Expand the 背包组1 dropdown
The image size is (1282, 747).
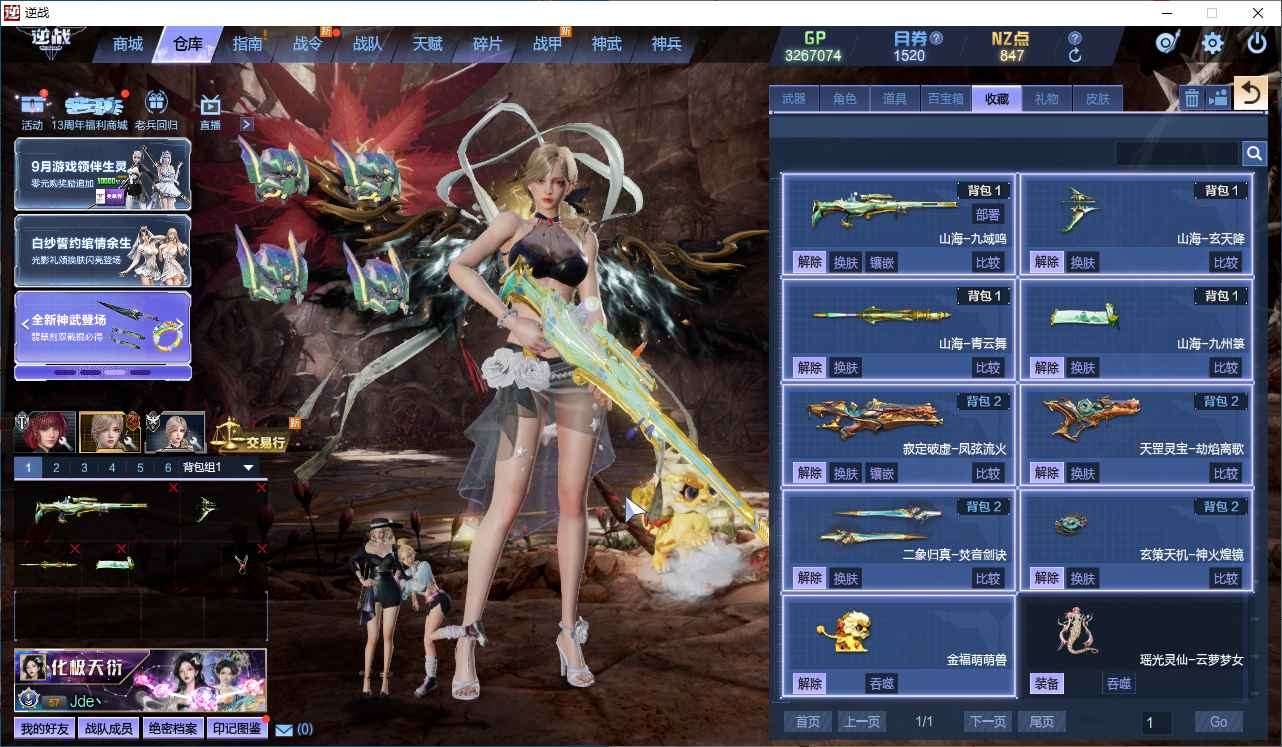(249, 467)
